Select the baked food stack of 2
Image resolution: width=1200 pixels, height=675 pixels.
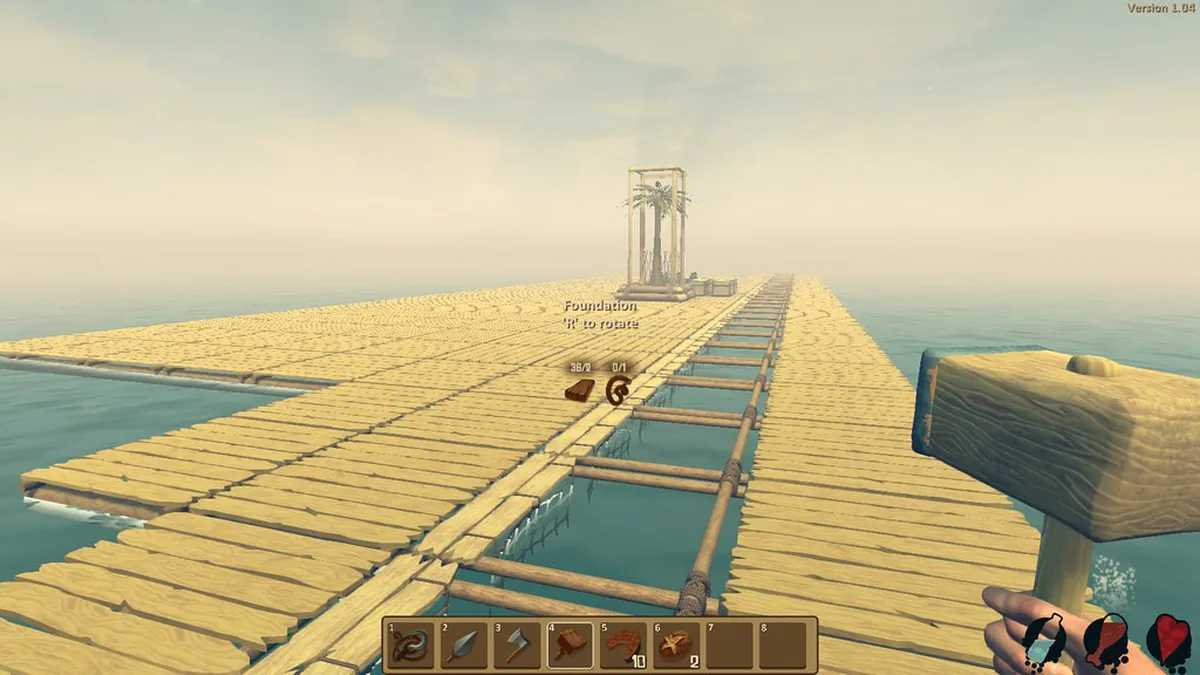click(x=676, y=645)
